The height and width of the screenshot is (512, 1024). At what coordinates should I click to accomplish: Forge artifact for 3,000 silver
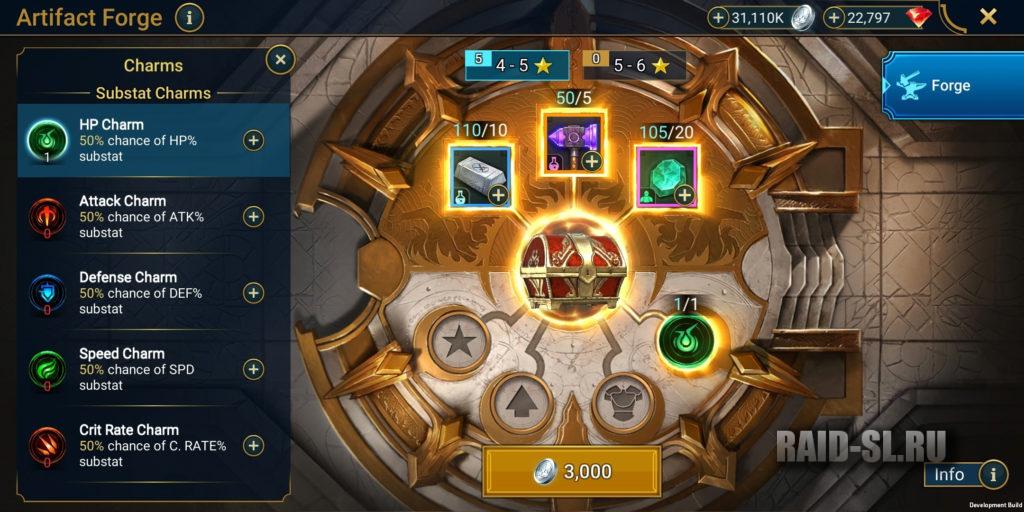(x=572, y=471)
